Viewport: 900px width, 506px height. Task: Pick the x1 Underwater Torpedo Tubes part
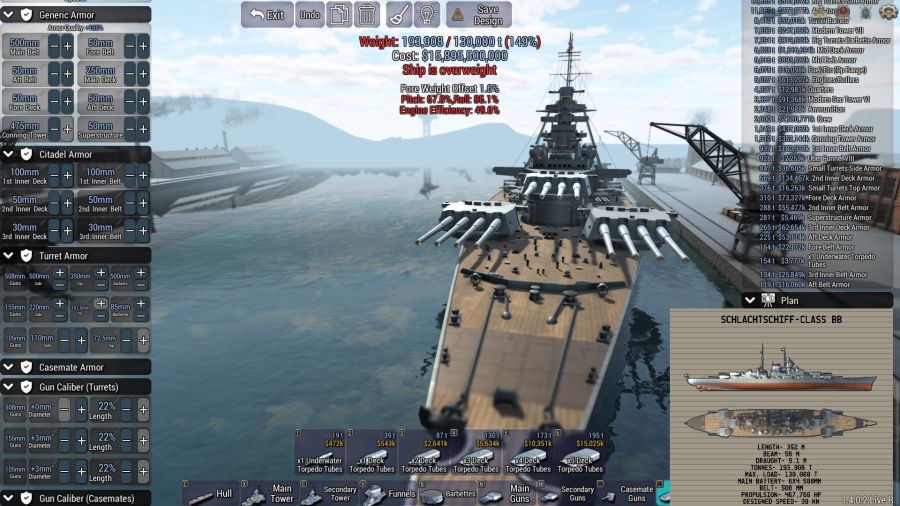(320, 452)
